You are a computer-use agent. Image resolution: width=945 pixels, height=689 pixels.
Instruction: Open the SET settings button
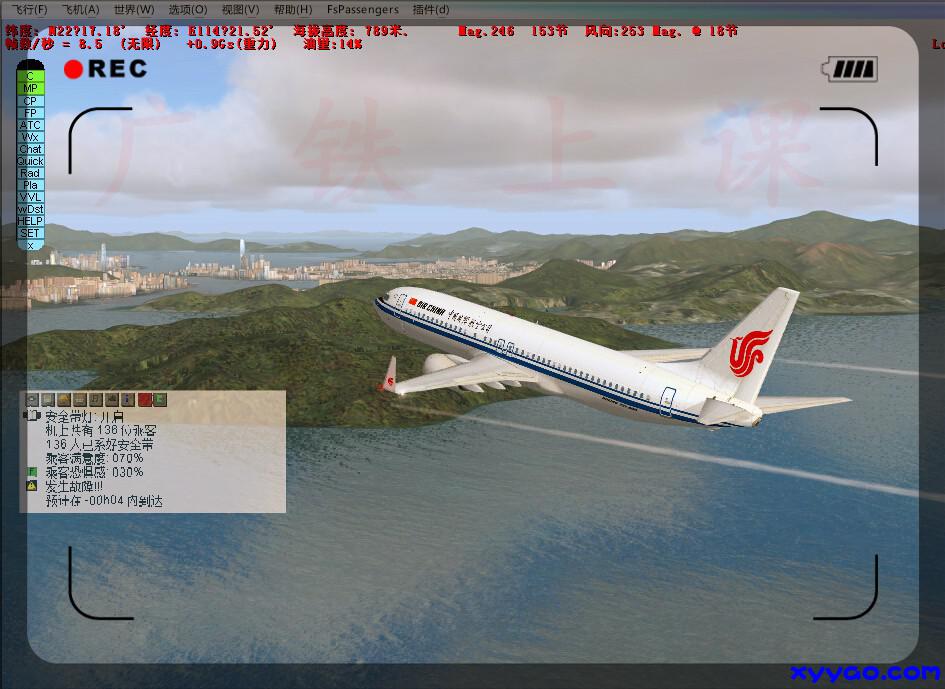click(30, 233)
